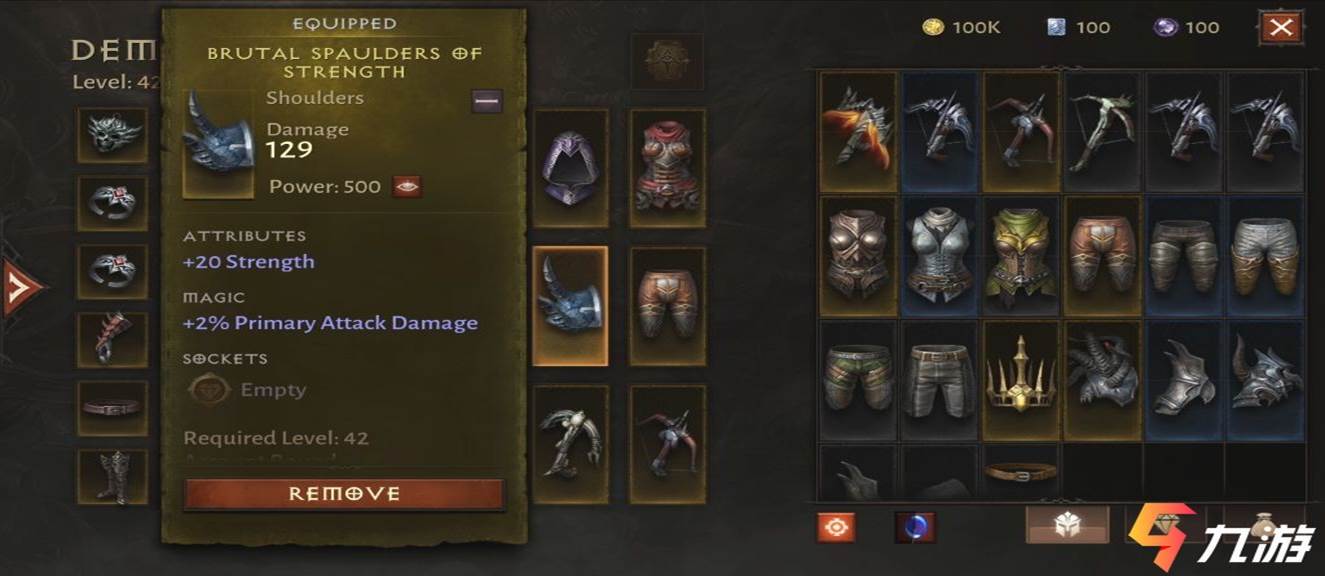Click the orange target button below inventory

point(836,526)
